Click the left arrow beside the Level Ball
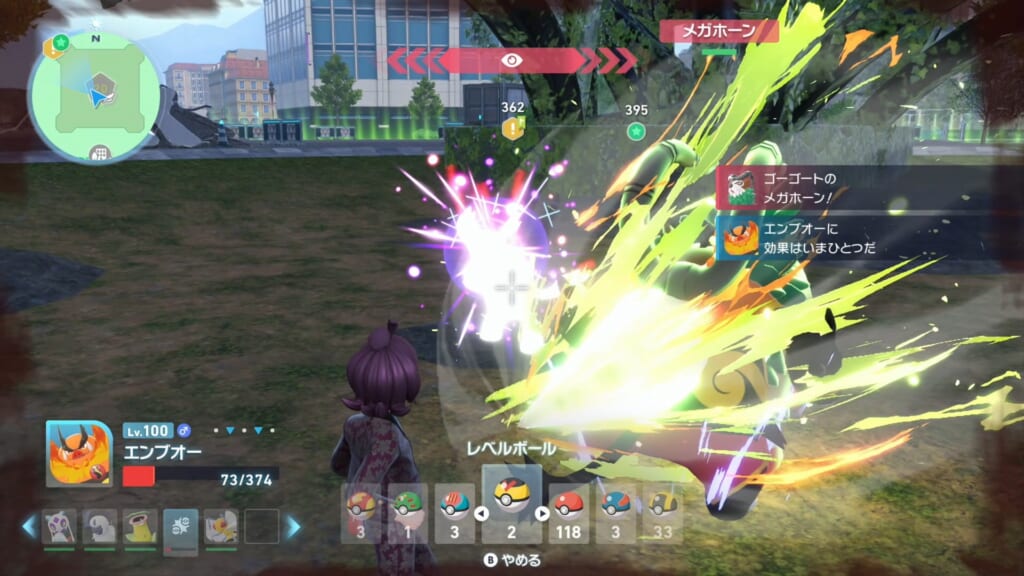Screen dimensions: 1024x576 point(481,514)
